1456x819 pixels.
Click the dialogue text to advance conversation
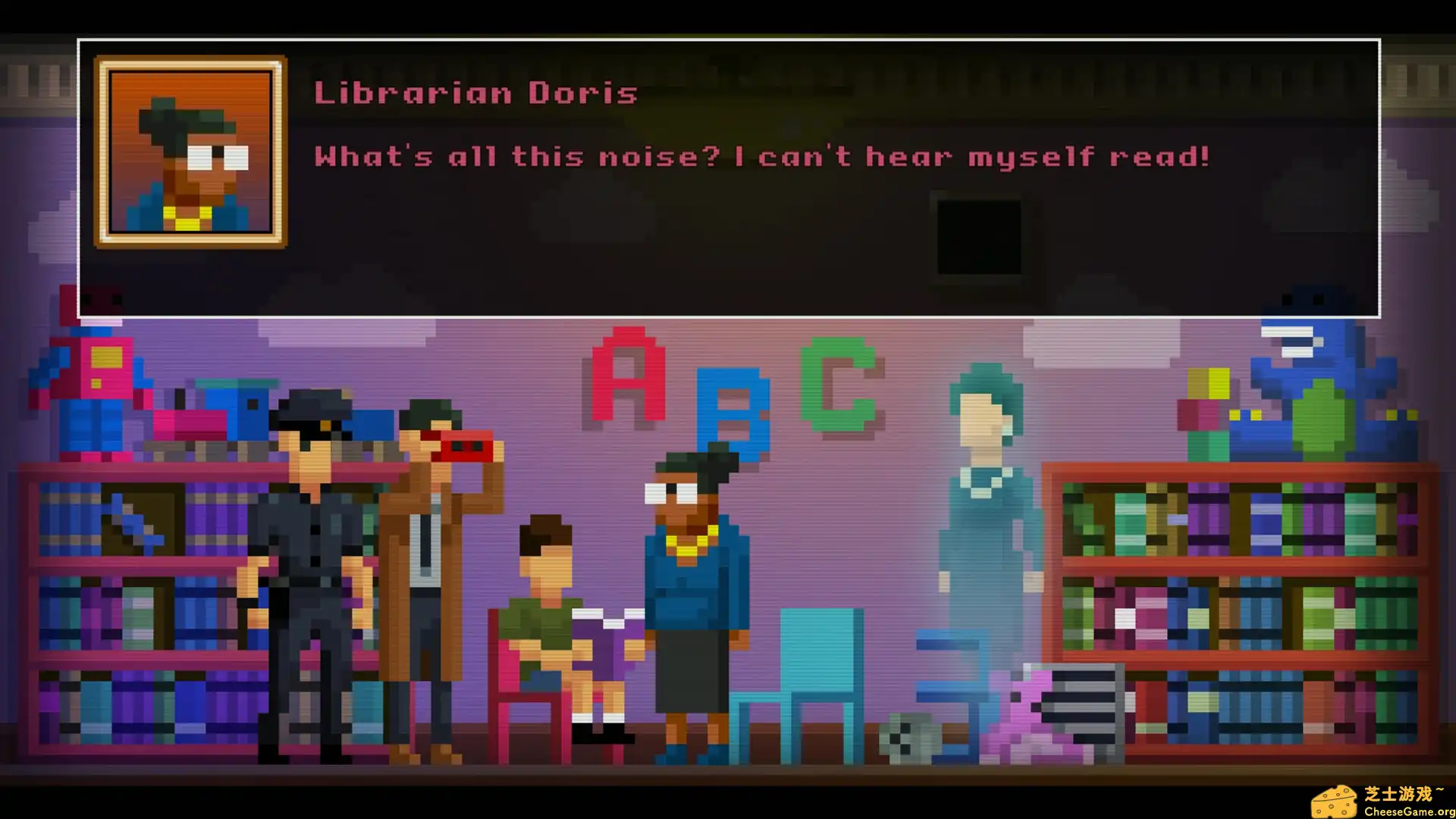click(x=758, y=157)
